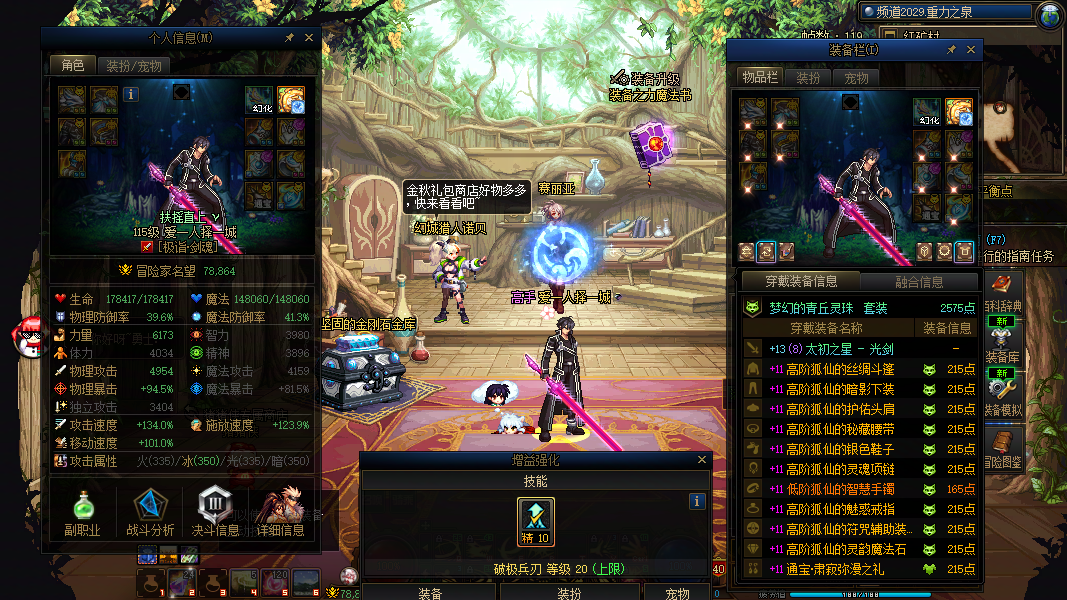This screenshot has width=1067, height=600.
Task: Open the 冒险图鉴 adventure codex icon
Action: (x=1002, y=445)
